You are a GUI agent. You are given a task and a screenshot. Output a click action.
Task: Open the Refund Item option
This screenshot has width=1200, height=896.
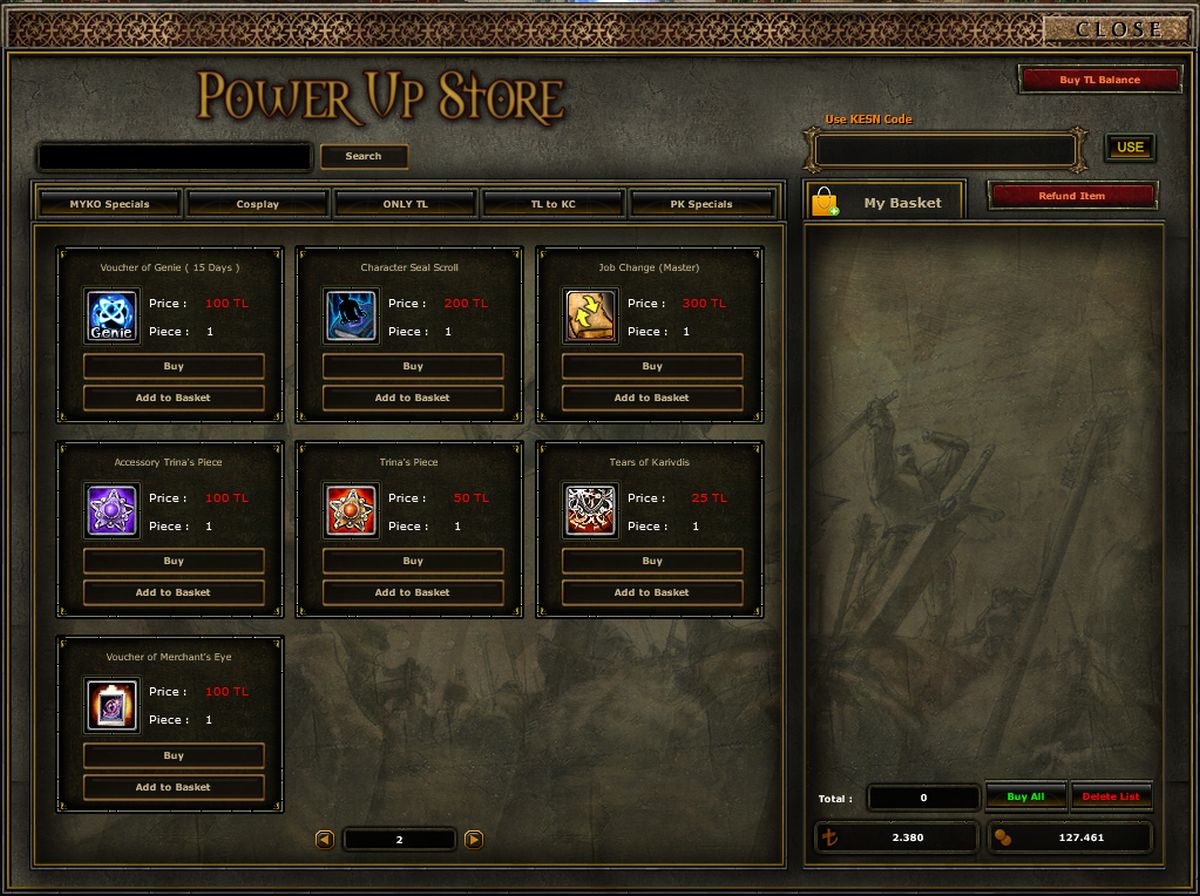point(1072,196)
